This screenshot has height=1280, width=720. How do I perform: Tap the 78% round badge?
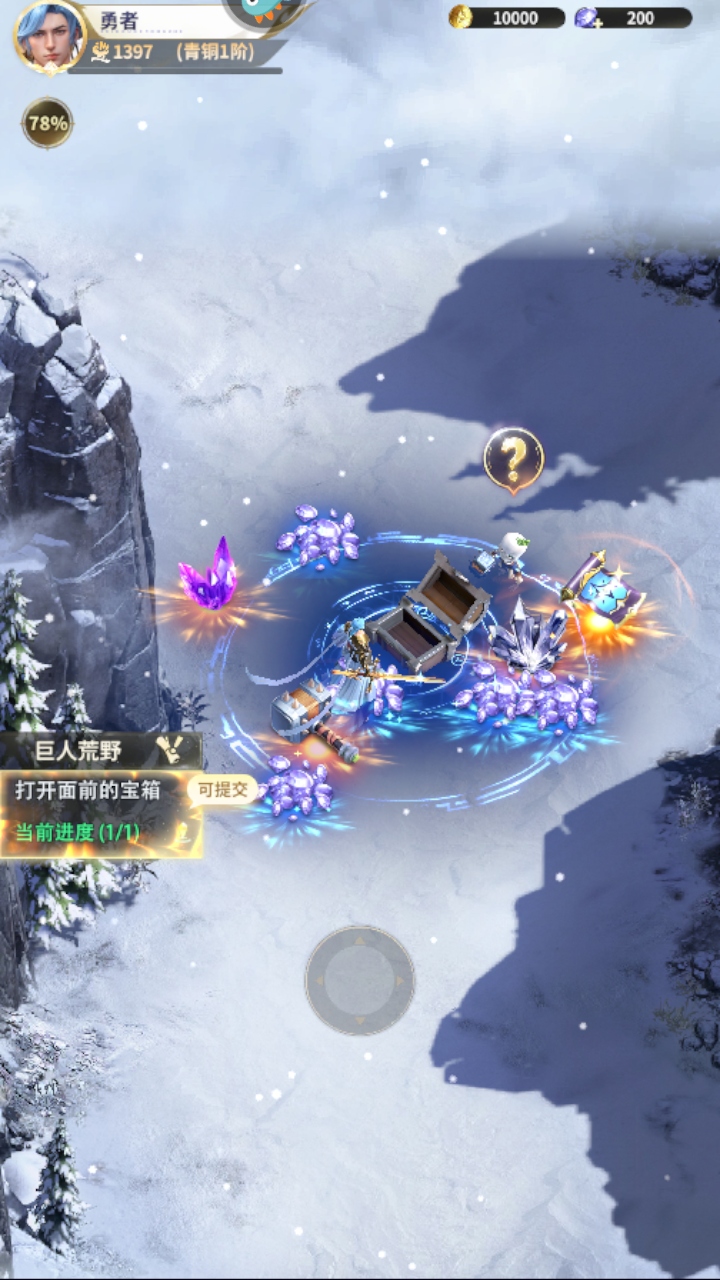(x=47, y=123)
